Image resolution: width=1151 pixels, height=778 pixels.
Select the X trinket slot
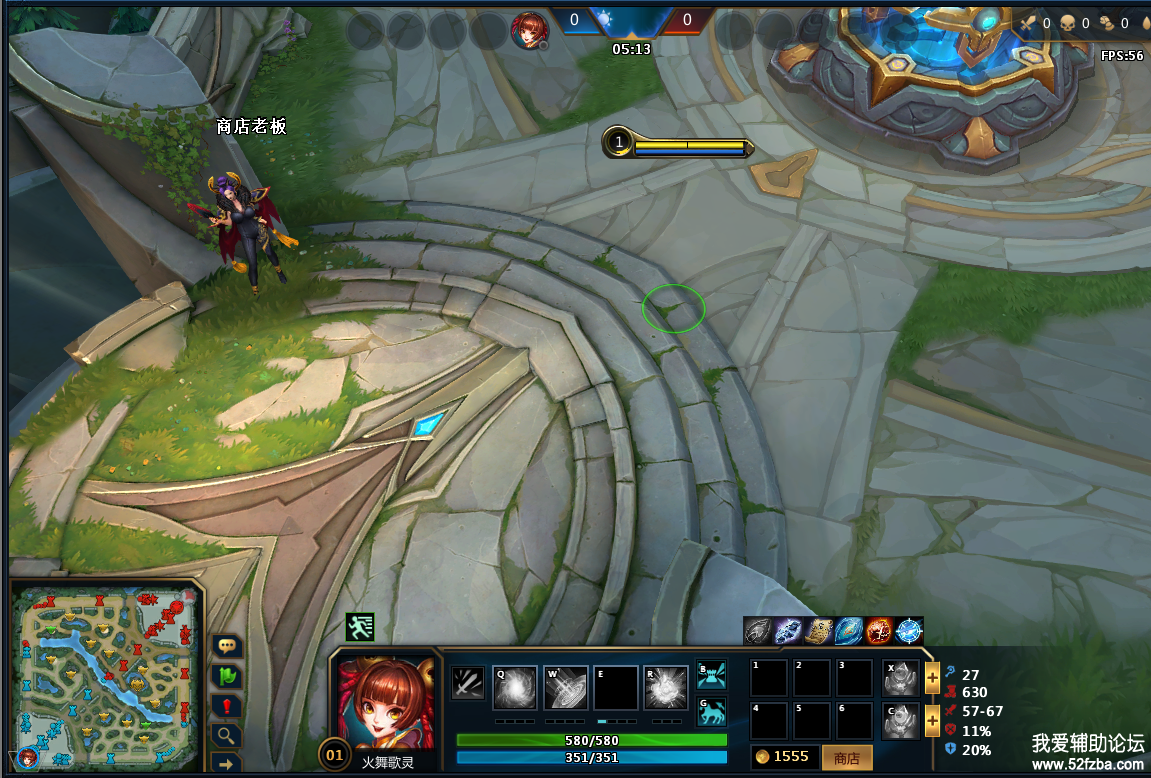902,678
